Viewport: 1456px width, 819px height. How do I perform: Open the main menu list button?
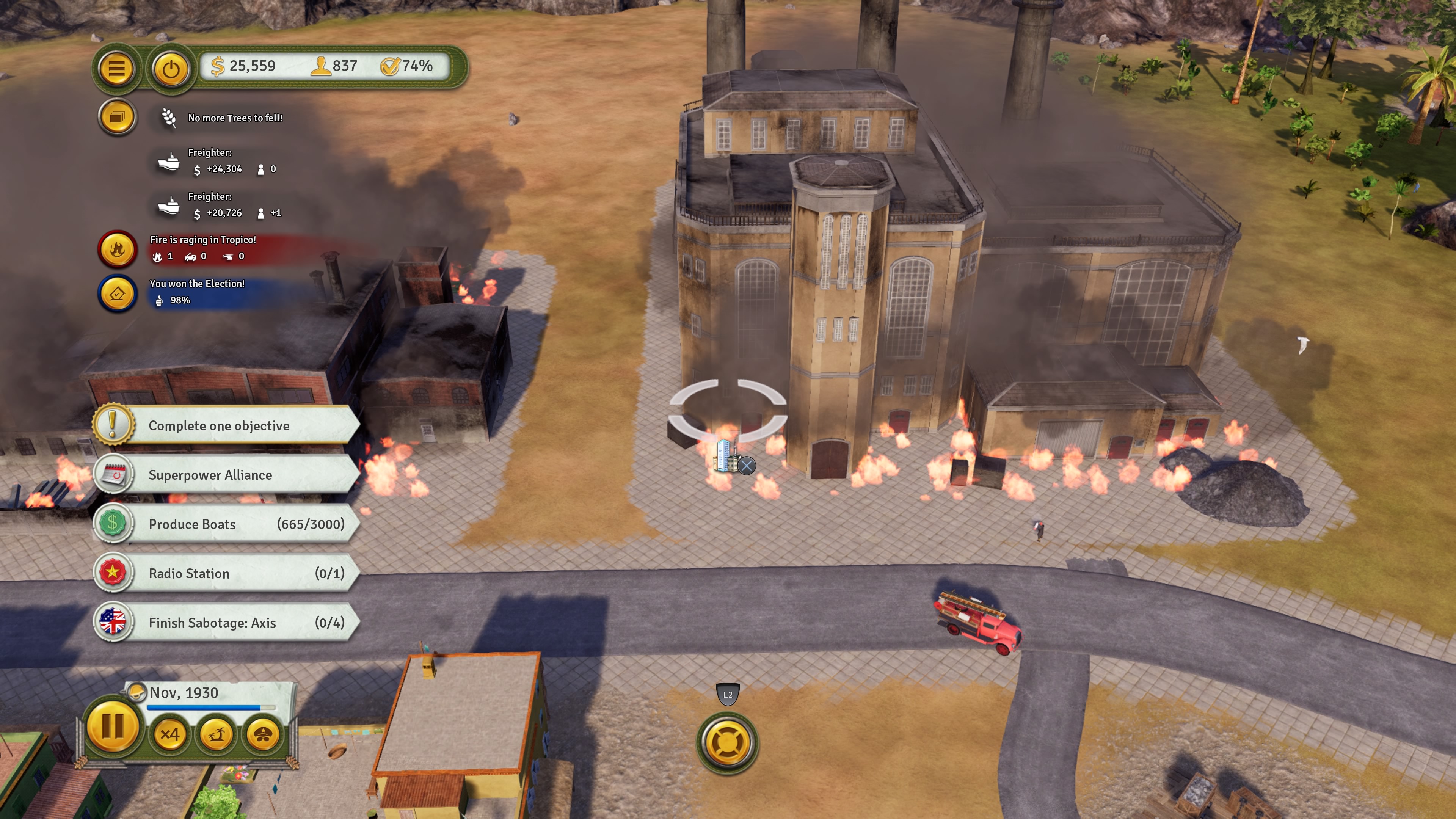[x=116, y=69]
